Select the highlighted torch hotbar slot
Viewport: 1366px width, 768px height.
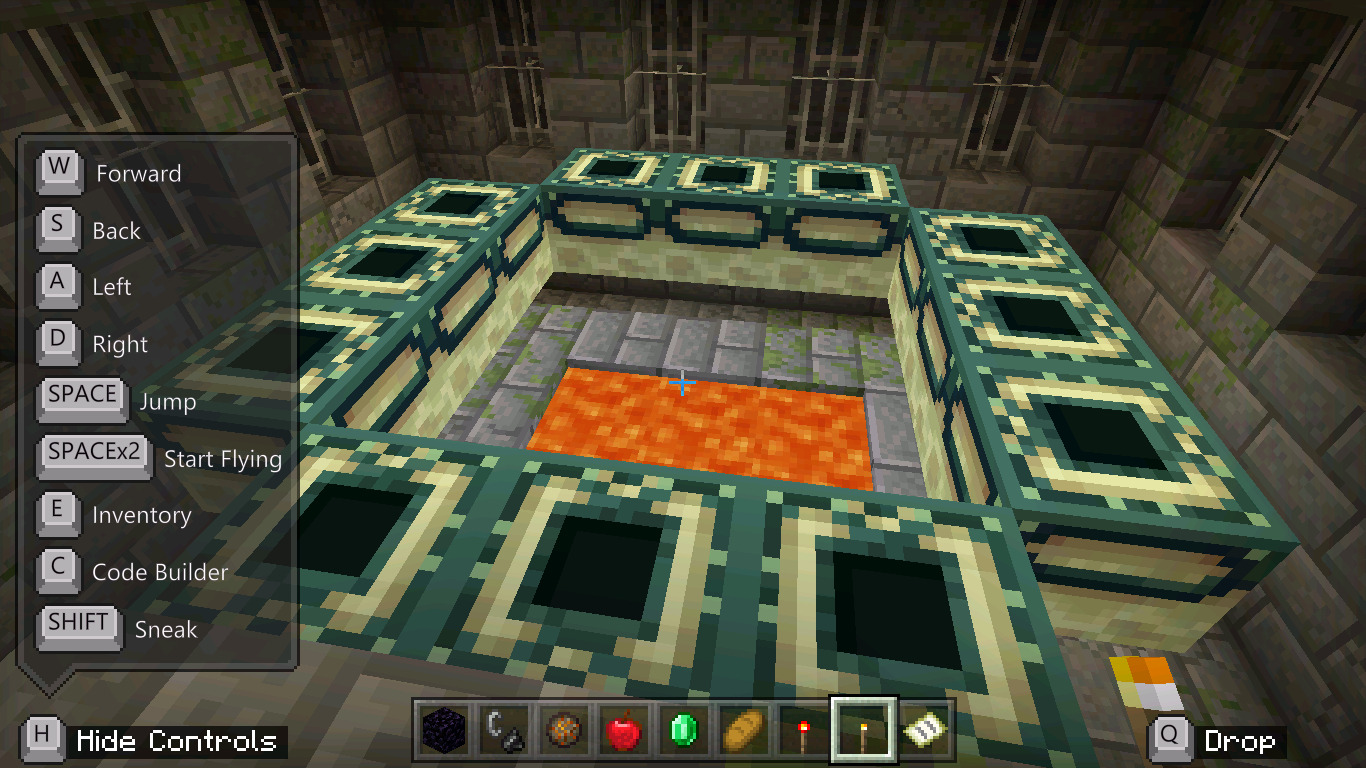pyautogui.click(x=862, y=731)
